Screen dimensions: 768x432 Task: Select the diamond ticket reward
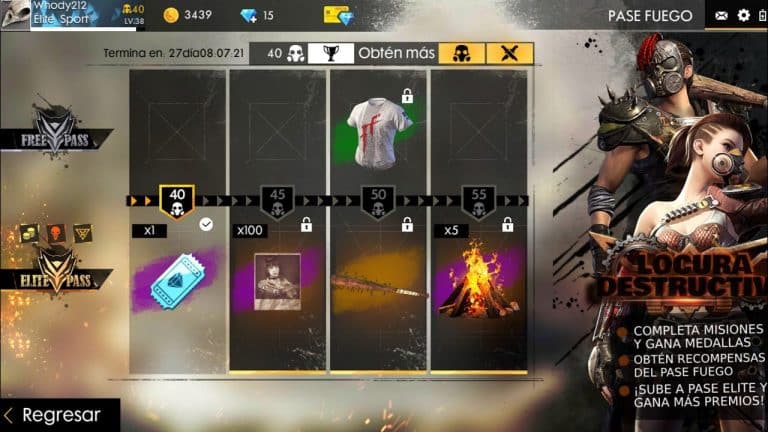click(176, 281)
